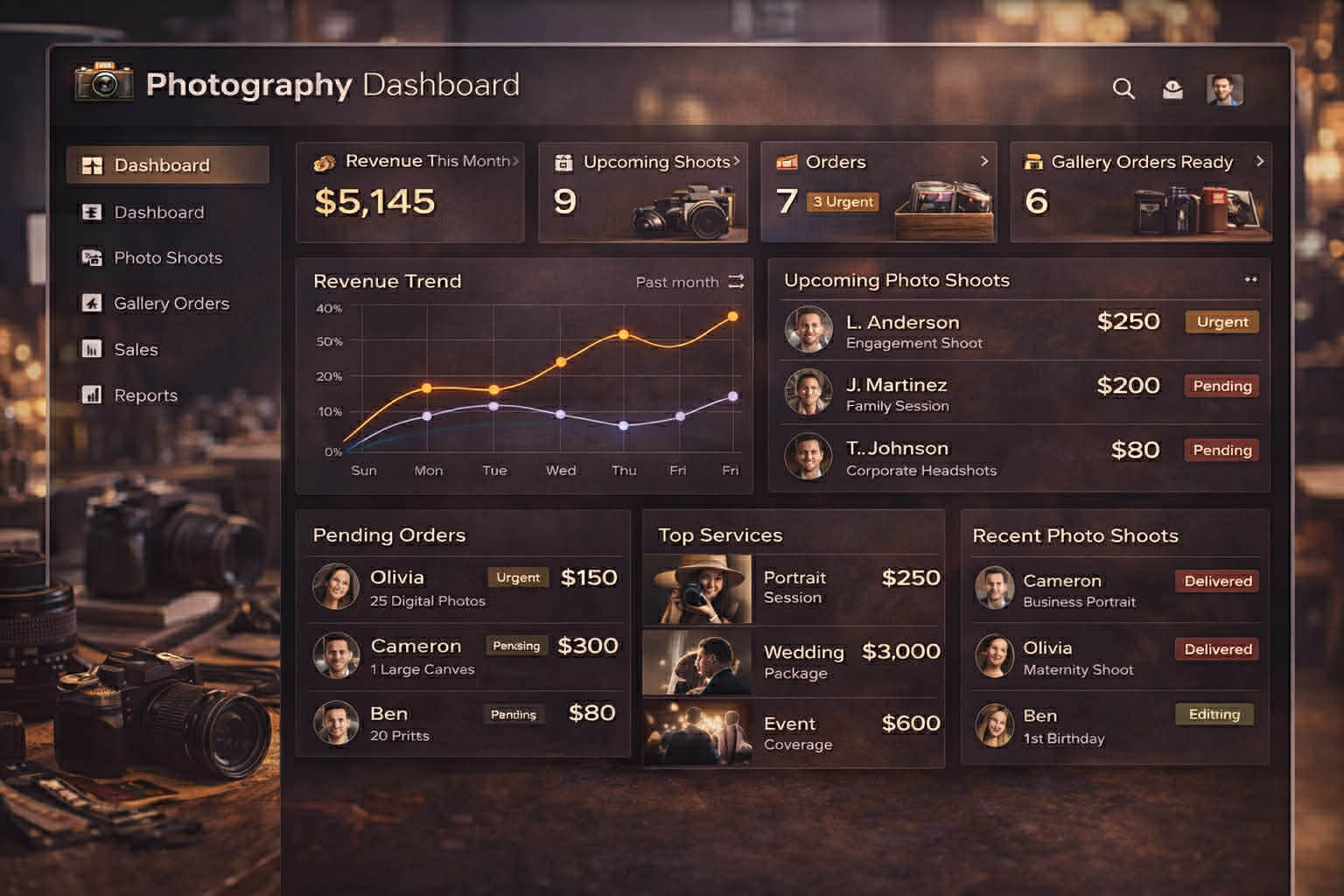Toggle the Urgent badge on L. Anderson's shoot

pos(1221,322)
